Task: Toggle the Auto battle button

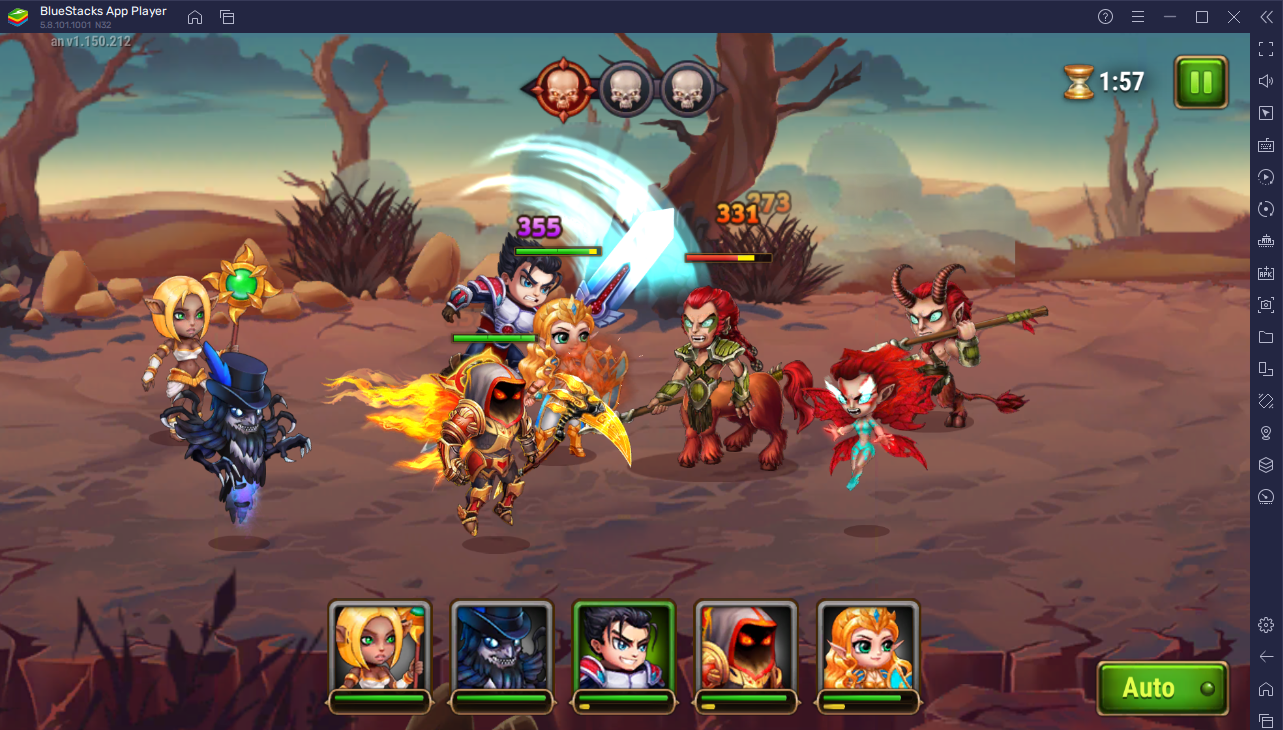Action: click(x=1161, y=688)
